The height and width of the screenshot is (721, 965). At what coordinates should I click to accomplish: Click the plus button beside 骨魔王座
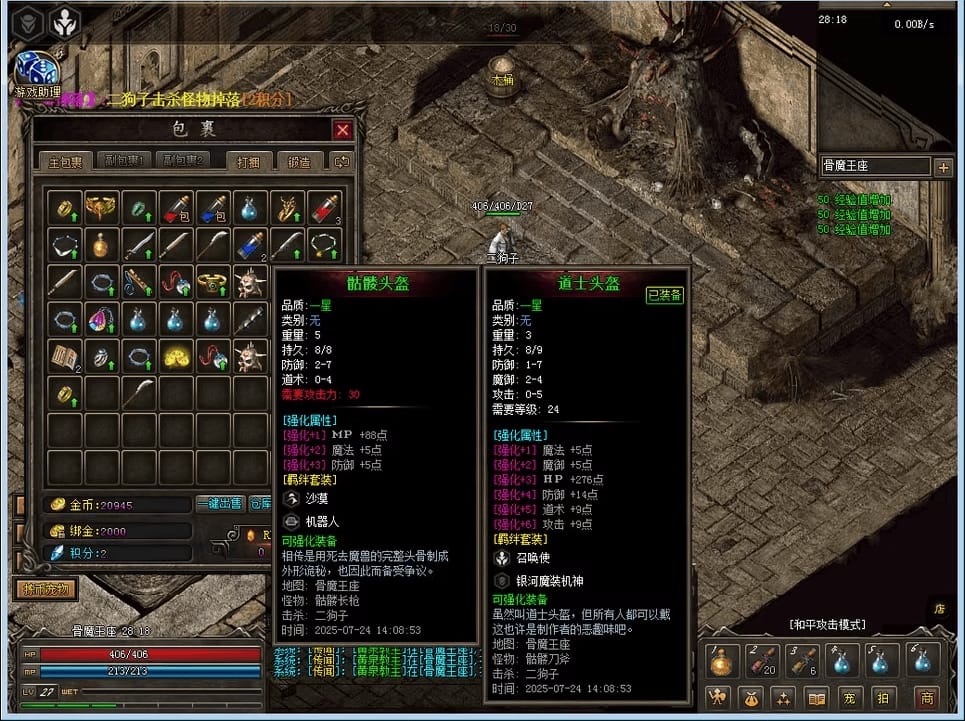click(943, 168)
